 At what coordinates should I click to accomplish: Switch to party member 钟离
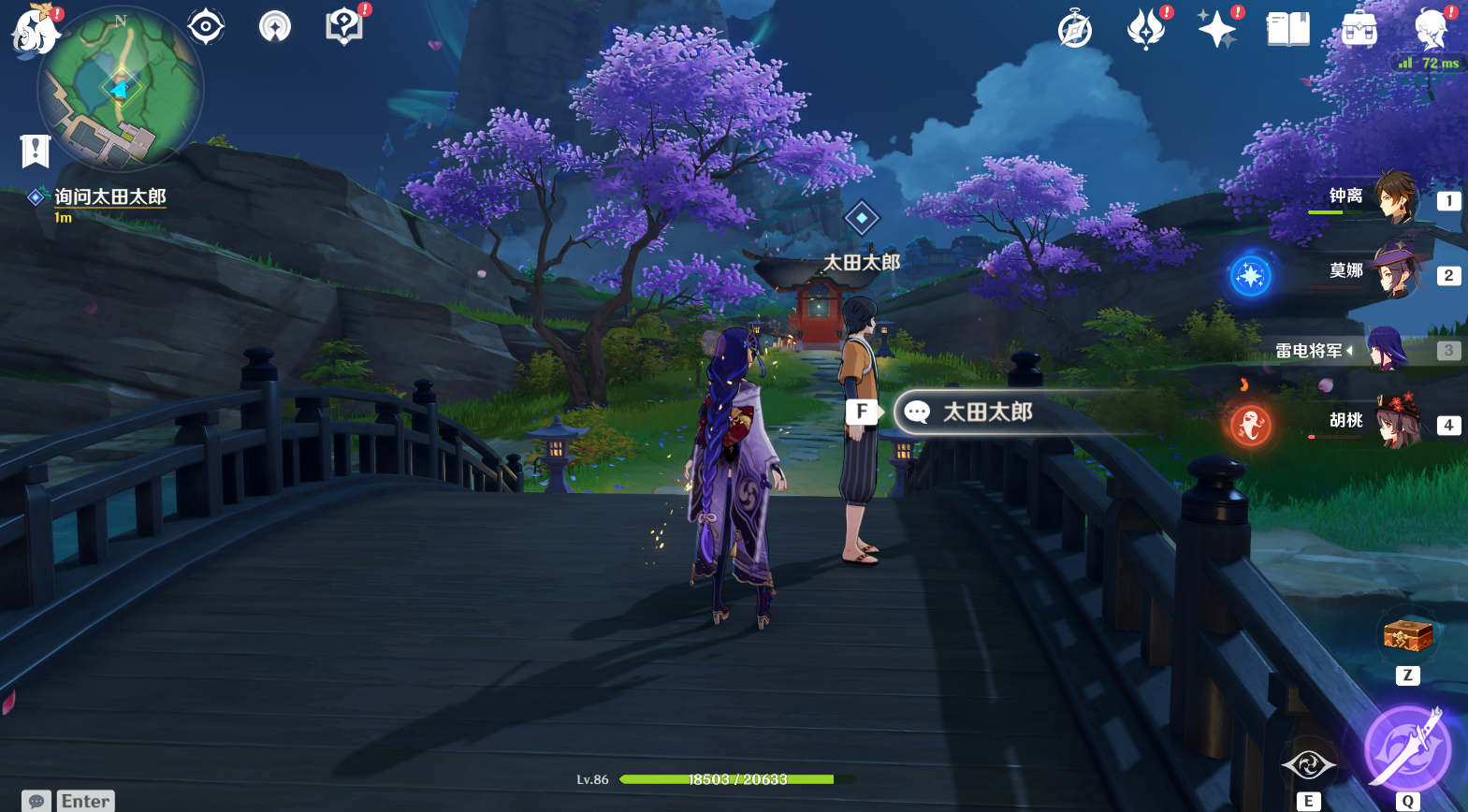[x=1395, y=197]
